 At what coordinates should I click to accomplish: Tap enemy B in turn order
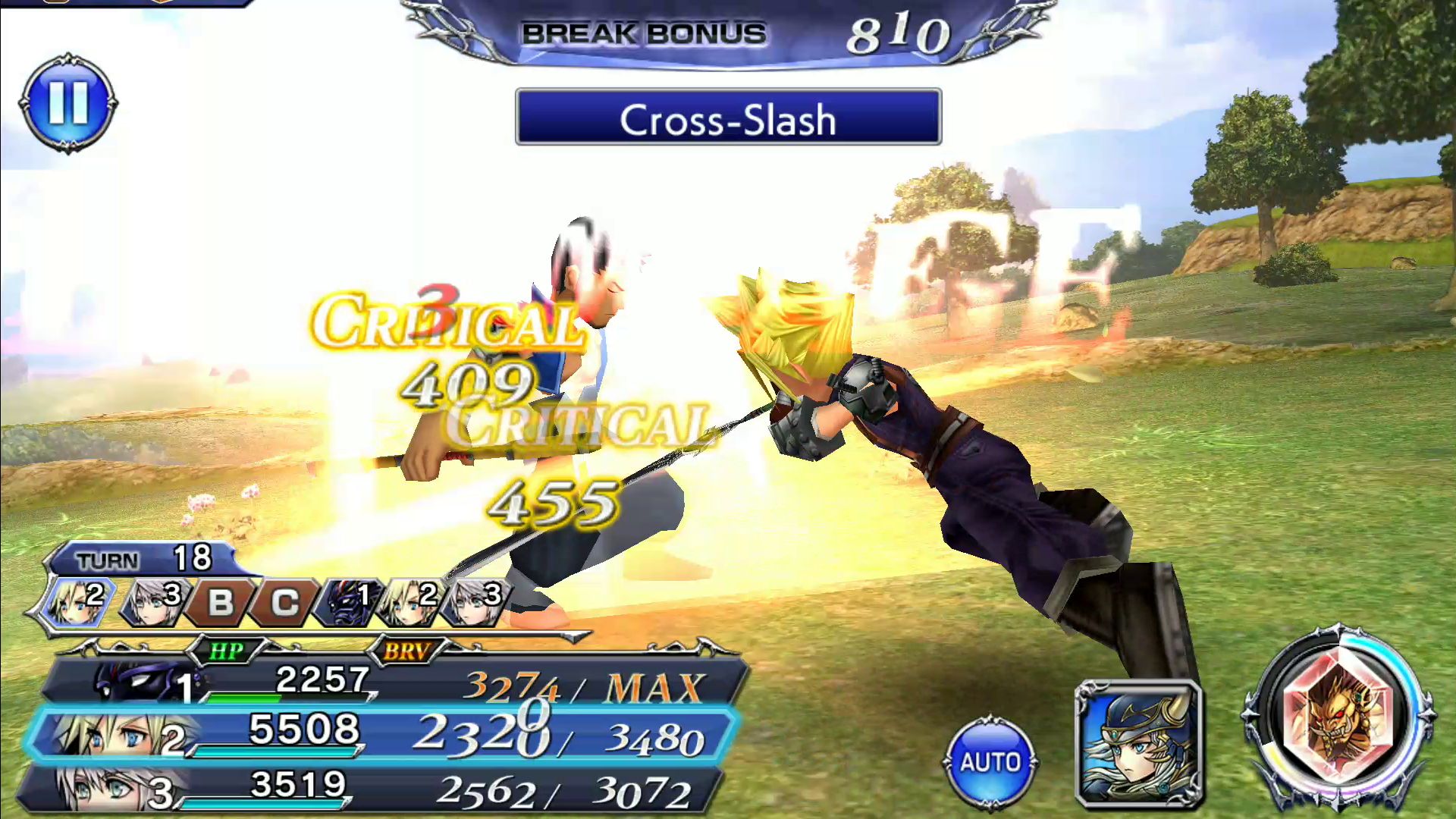tap(219, 603)
